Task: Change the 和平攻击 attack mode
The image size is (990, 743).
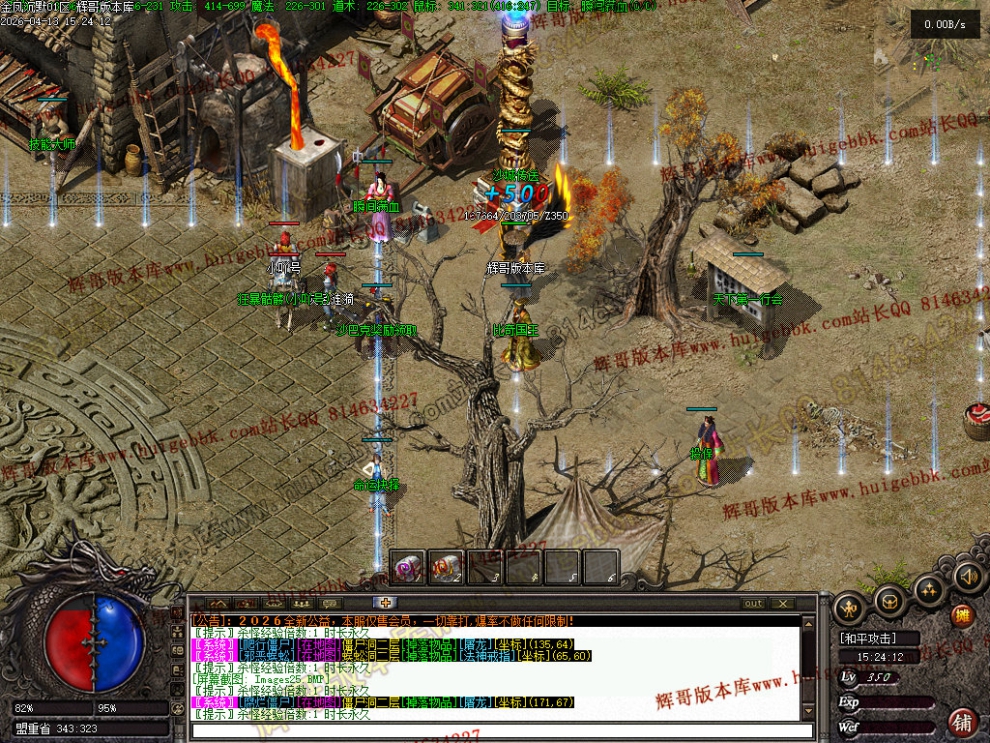Action: [x=867, y=638]
